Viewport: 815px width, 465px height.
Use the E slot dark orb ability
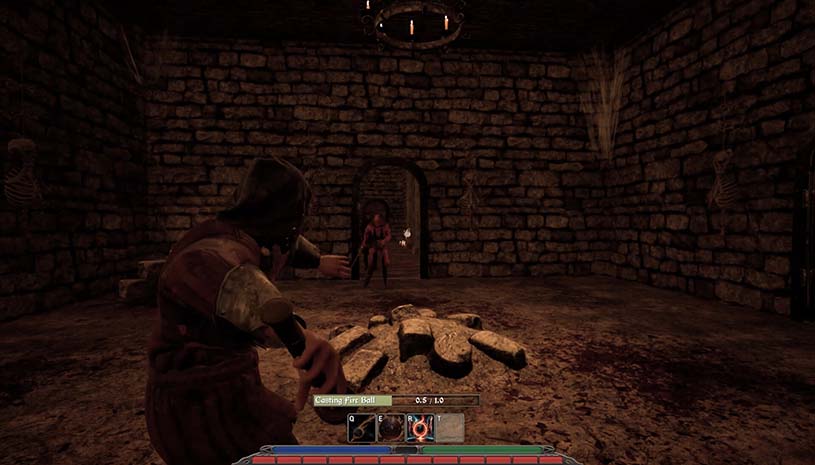(x=391, y=428)
